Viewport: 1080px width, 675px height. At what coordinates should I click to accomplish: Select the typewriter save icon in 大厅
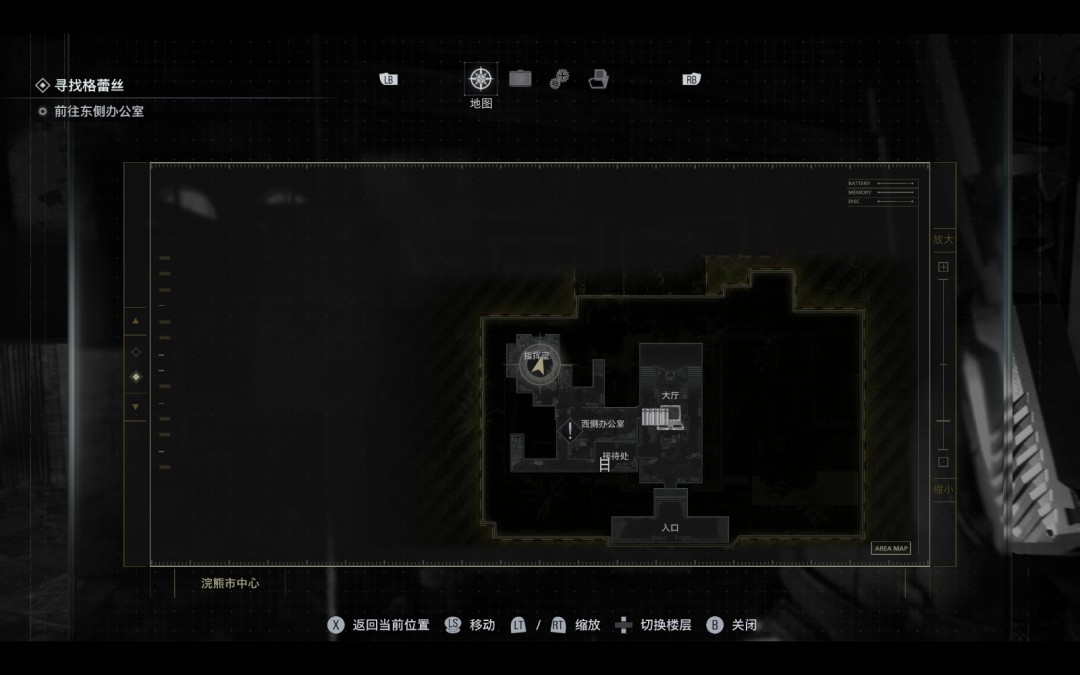669,417
